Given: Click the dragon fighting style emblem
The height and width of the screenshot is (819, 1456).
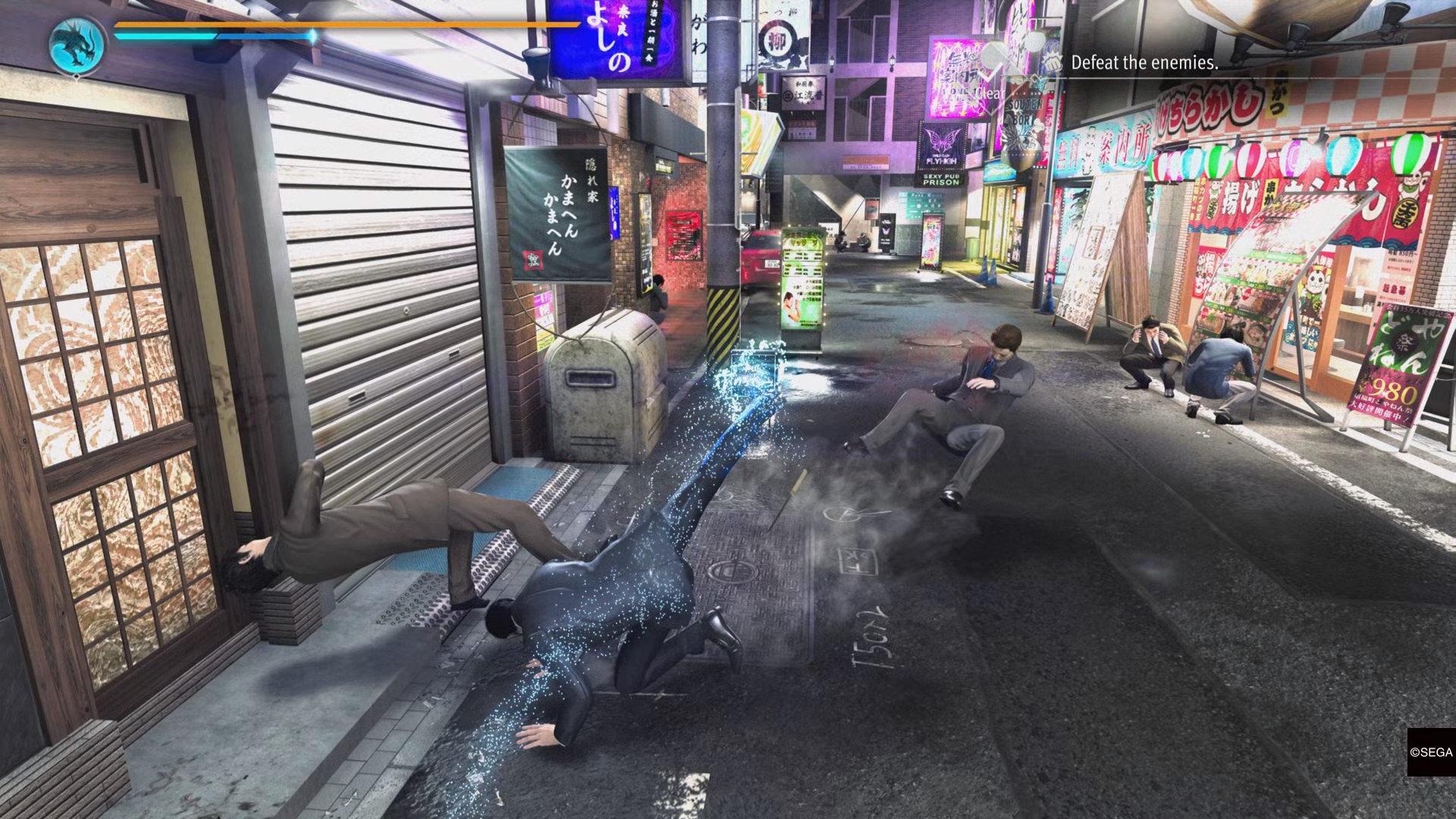Looking at the screenshot, I should click(77, 43).
